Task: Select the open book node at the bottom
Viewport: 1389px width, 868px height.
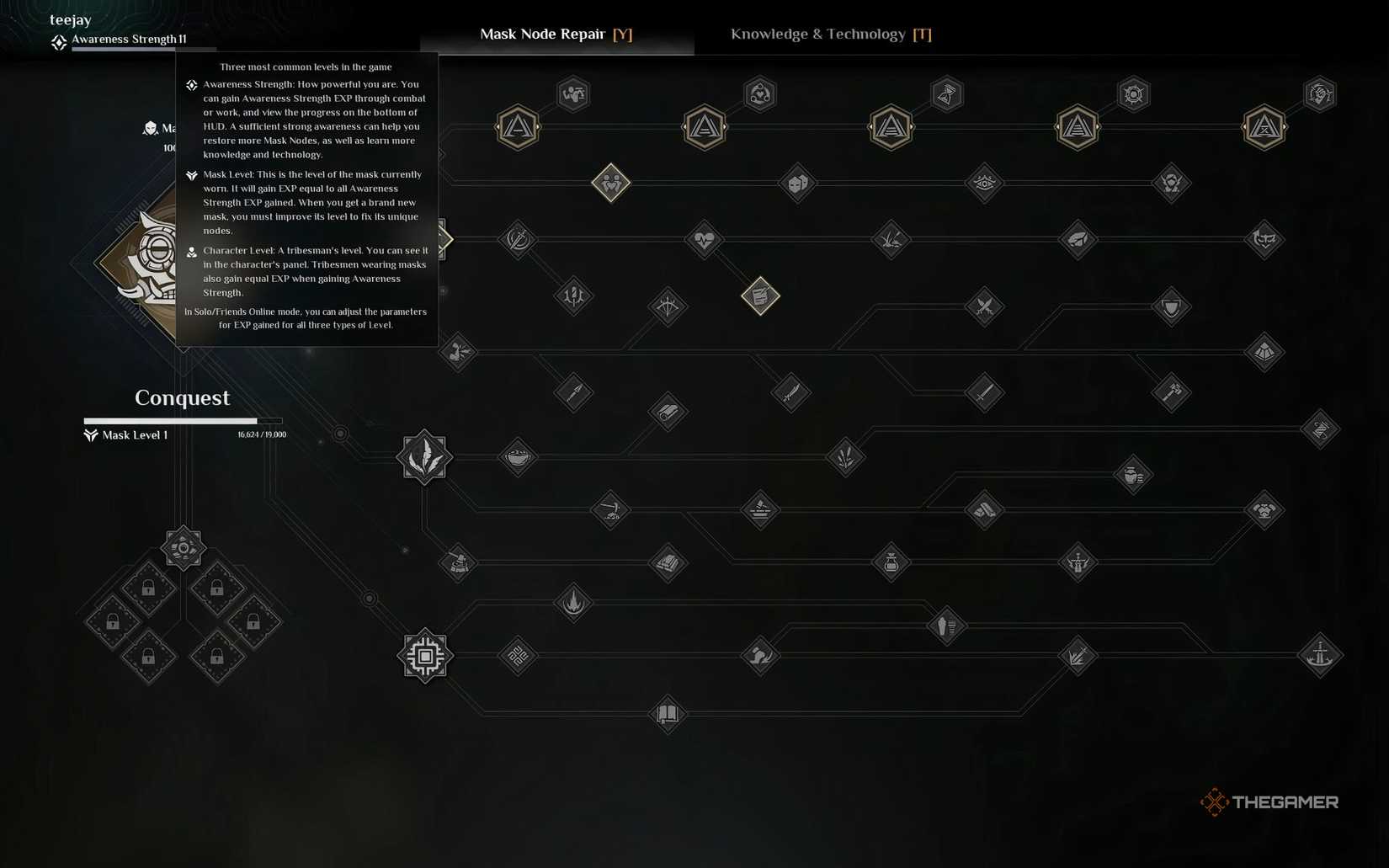Action: (x=667, y=715)
